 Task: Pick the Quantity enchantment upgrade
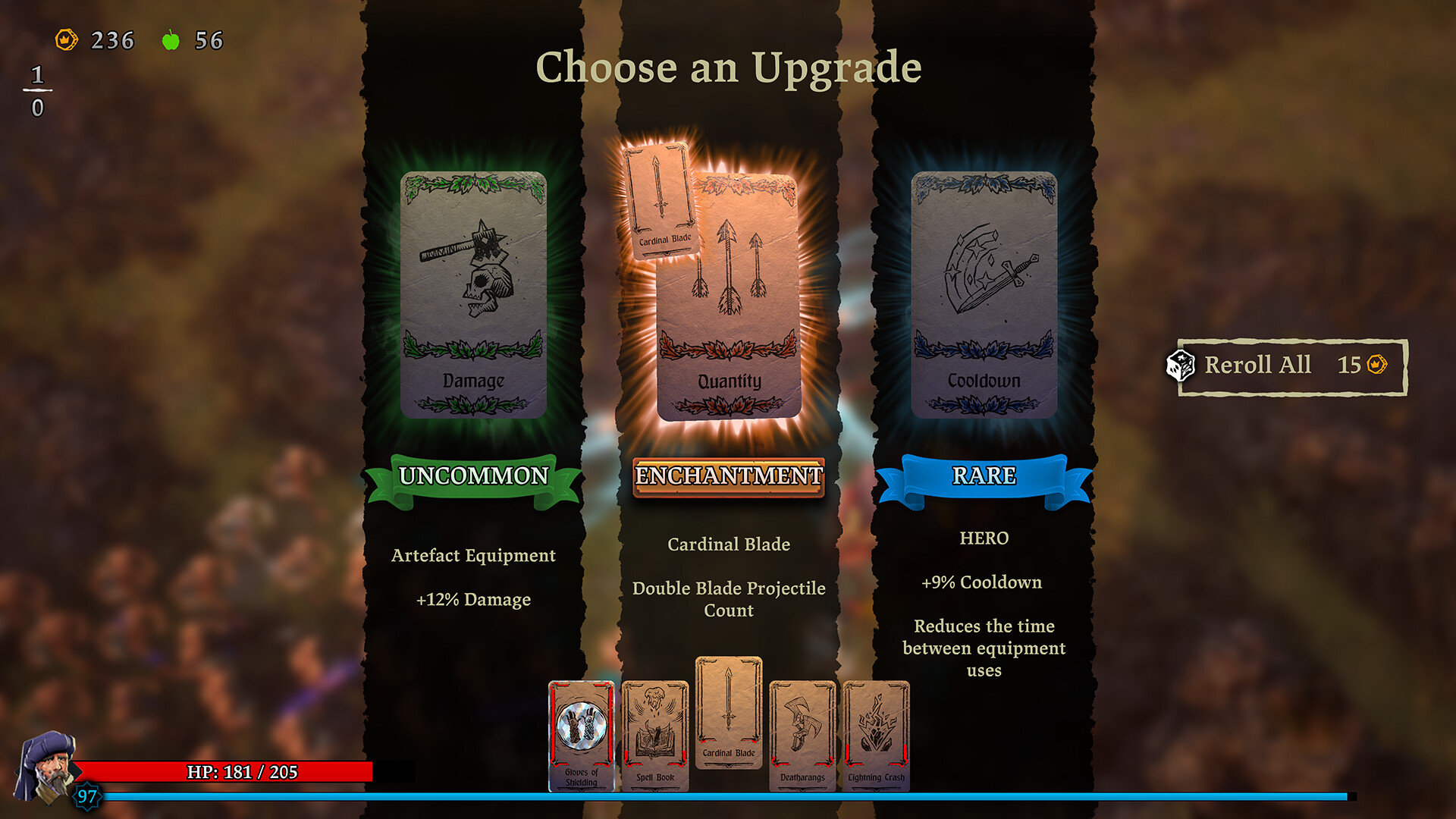click(730, 296)
